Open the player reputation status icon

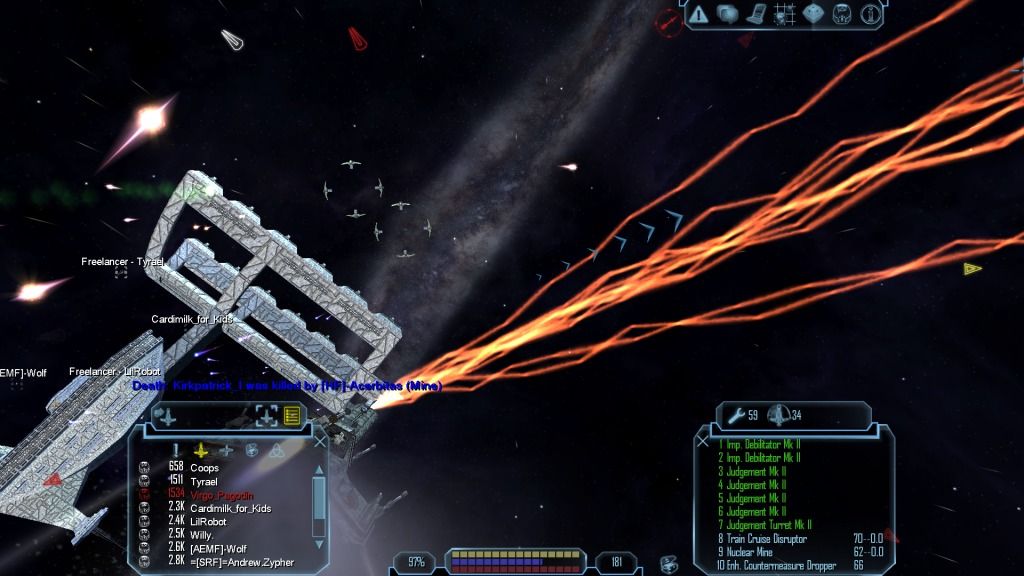coord(842,15)
